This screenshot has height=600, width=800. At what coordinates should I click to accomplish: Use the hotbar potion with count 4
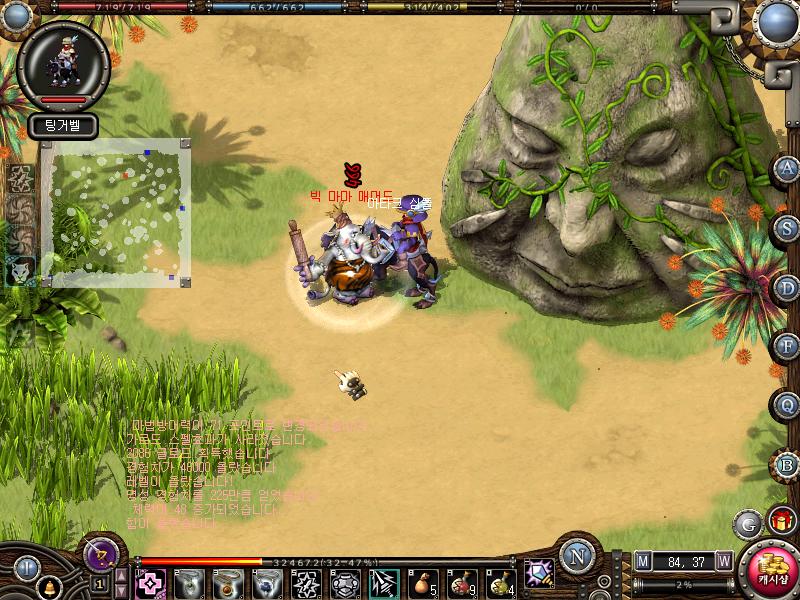click(500, 582)
